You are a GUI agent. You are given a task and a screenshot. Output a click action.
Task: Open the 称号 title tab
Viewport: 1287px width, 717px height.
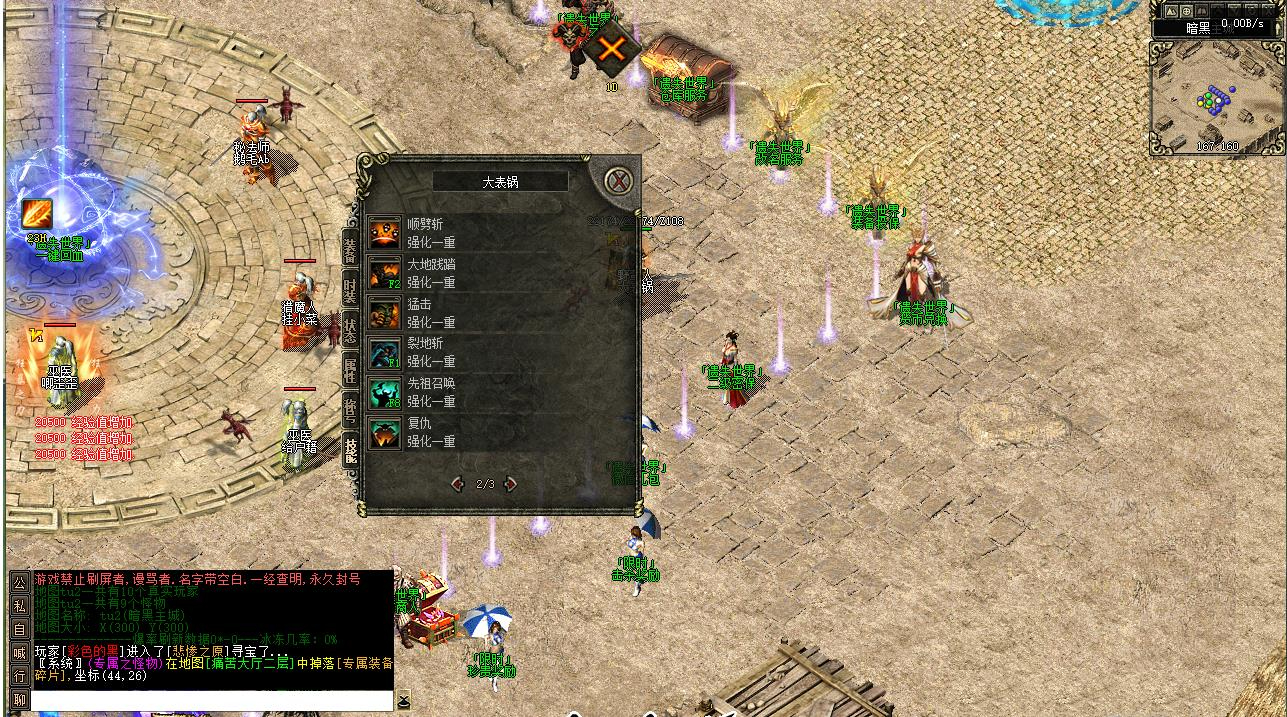(350, 407)
